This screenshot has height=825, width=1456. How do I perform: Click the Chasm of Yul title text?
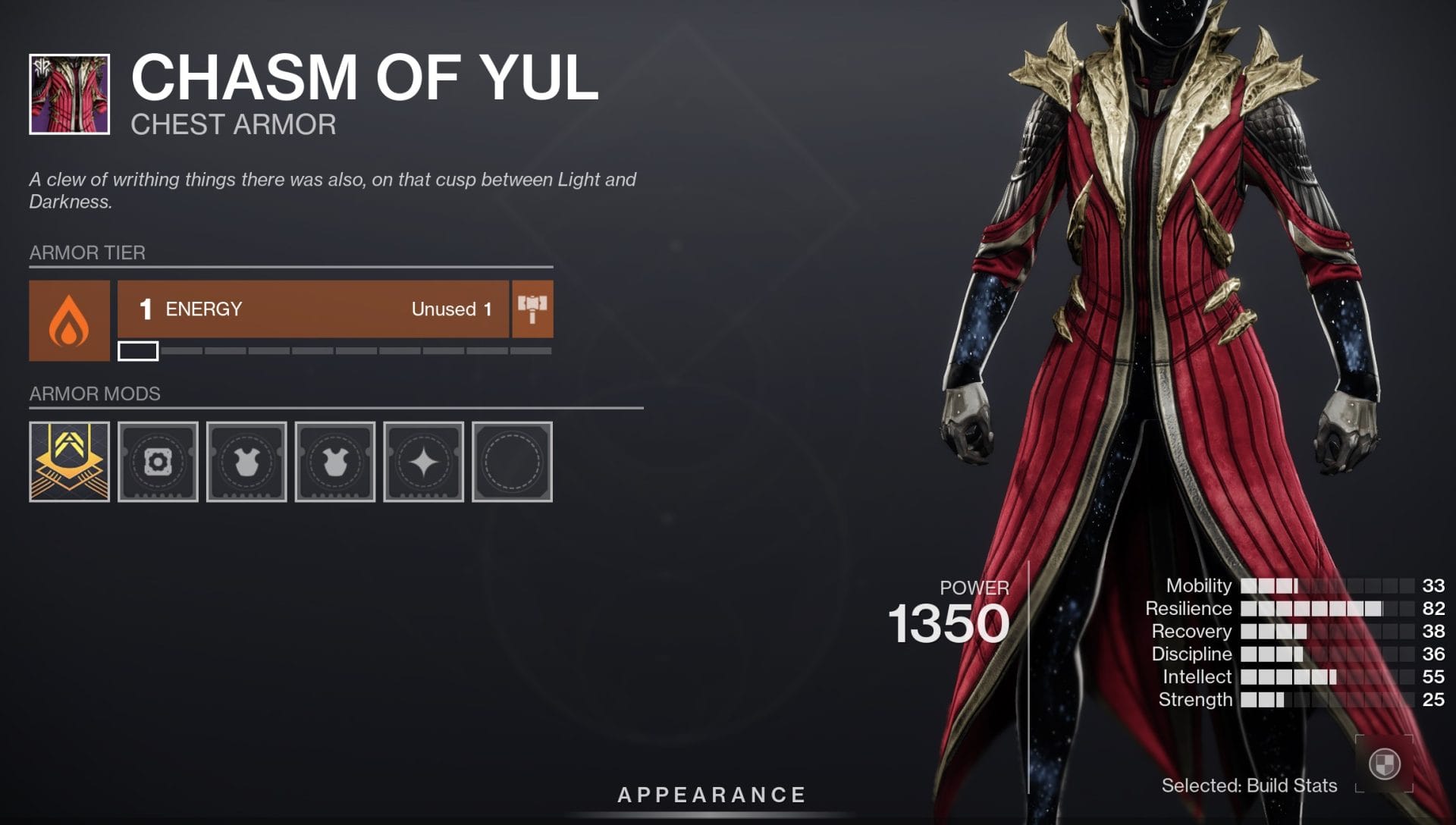point(362,76)
